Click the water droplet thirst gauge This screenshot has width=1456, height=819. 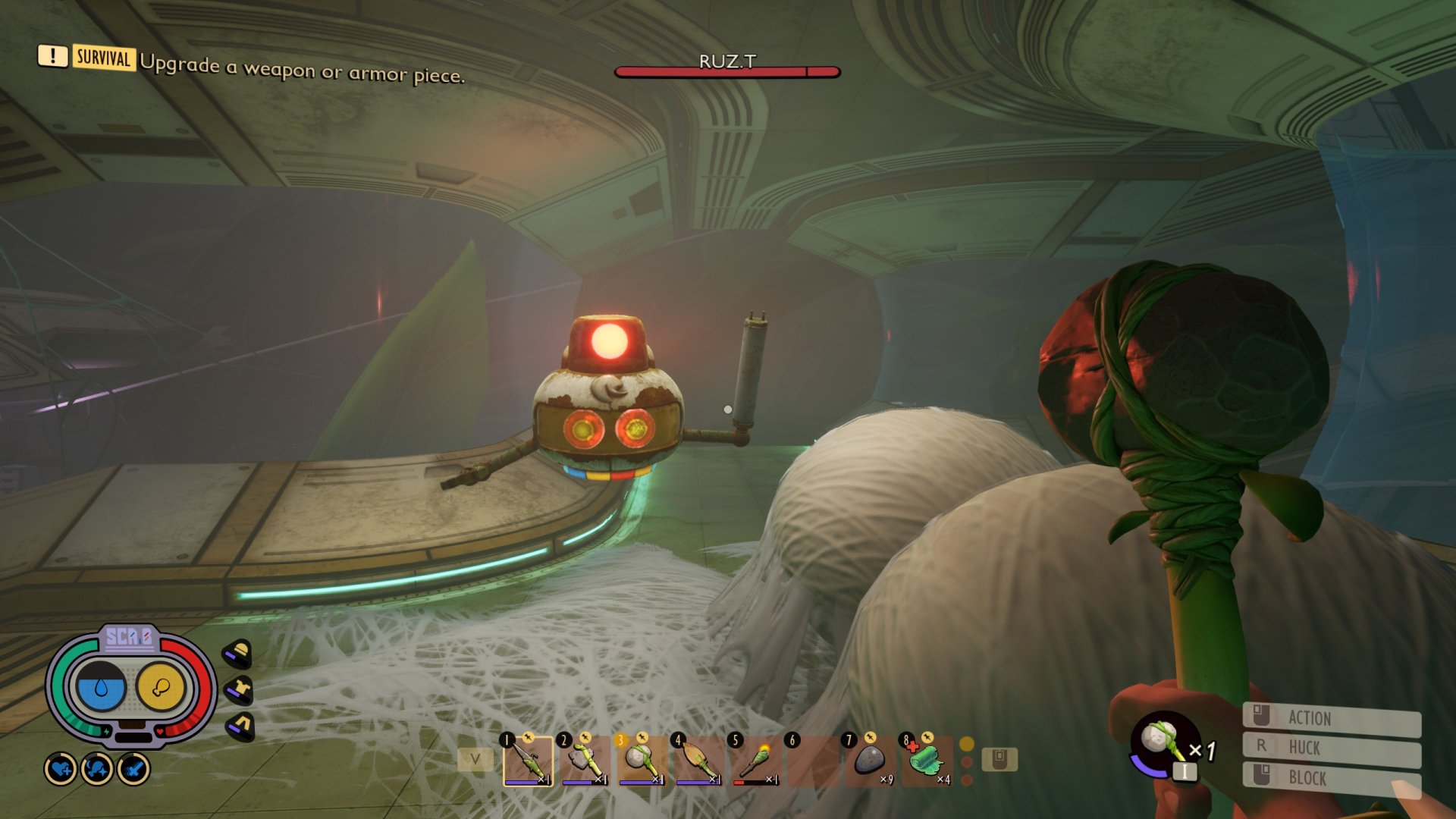[101, 687]
